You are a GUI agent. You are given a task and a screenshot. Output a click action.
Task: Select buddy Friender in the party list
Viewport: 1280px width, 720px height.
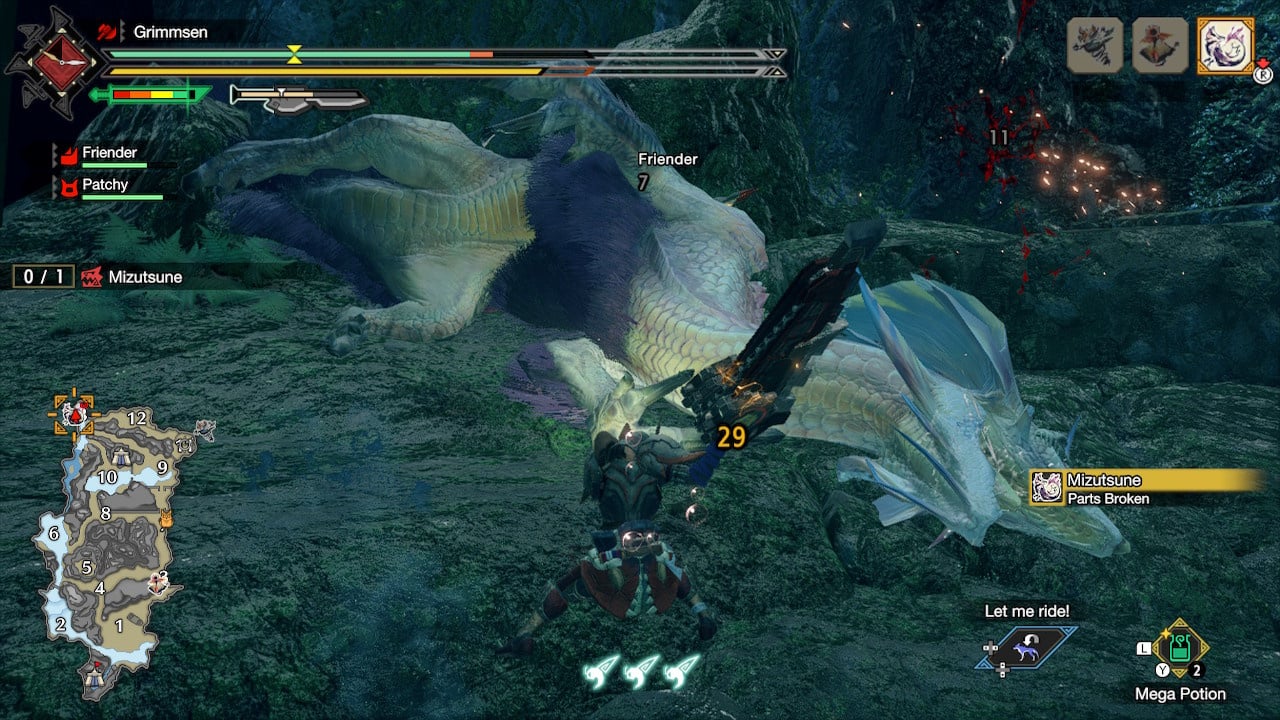(x=110, y=153)
